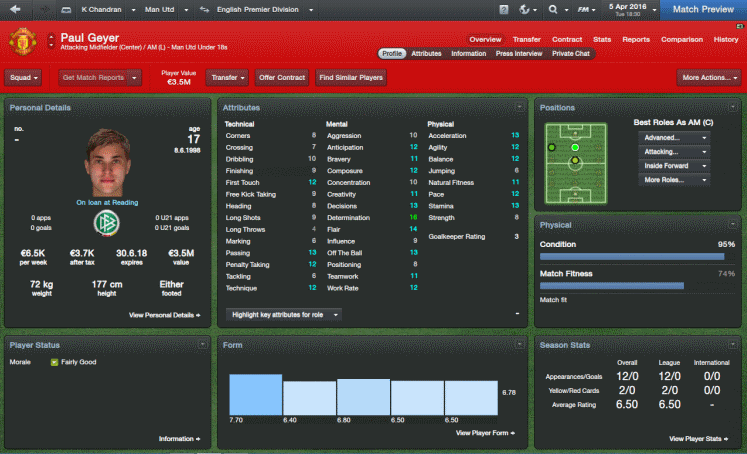This screenshot has width=747, height=454.
Task: Open Private Chat with the player
Action: coord(570,53)
